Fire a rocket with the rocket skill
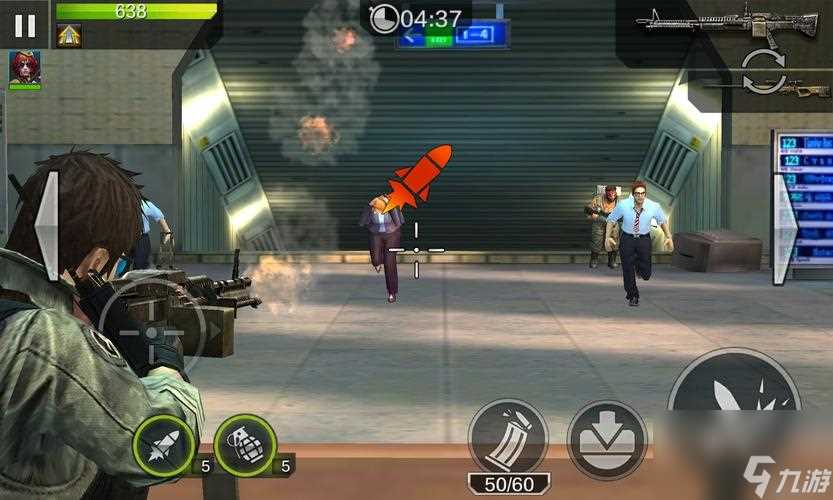The image size is (833, 500). pos(162,446)
